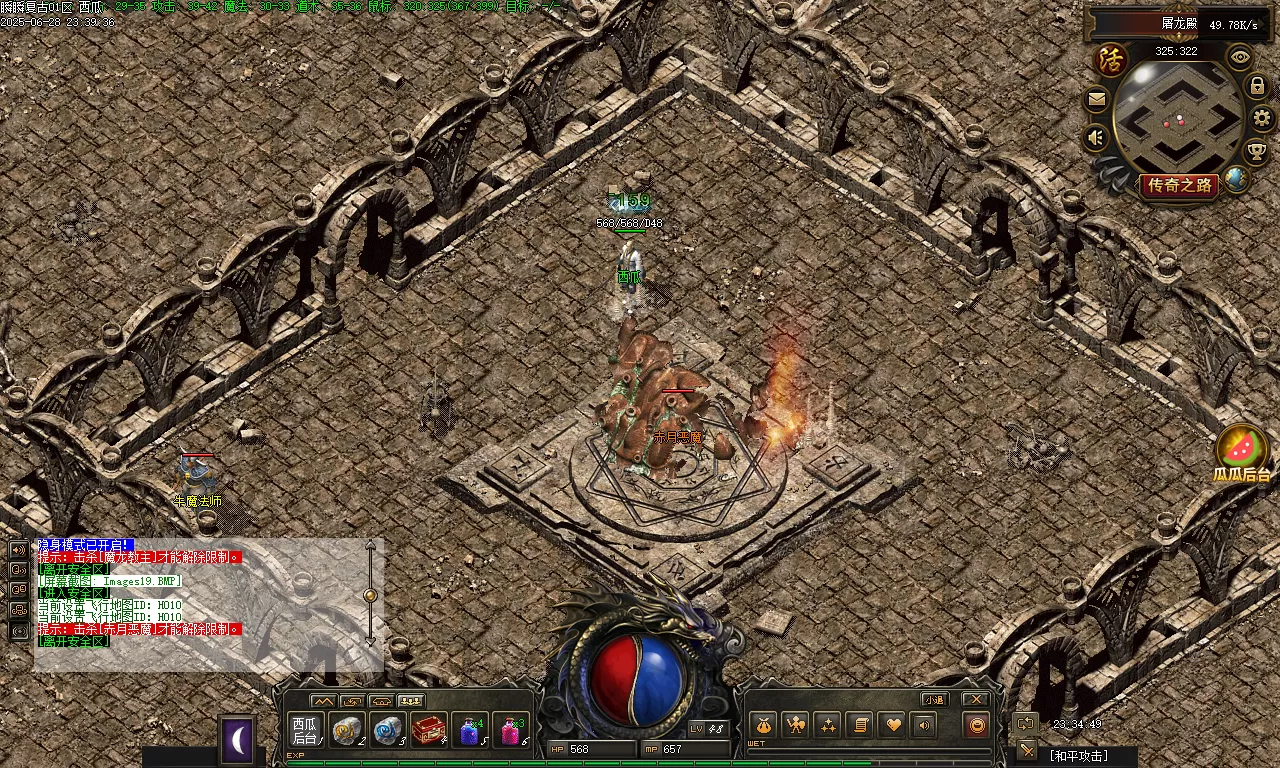
Task: Open the world map globe icon
Action: tap(1237, 179)
